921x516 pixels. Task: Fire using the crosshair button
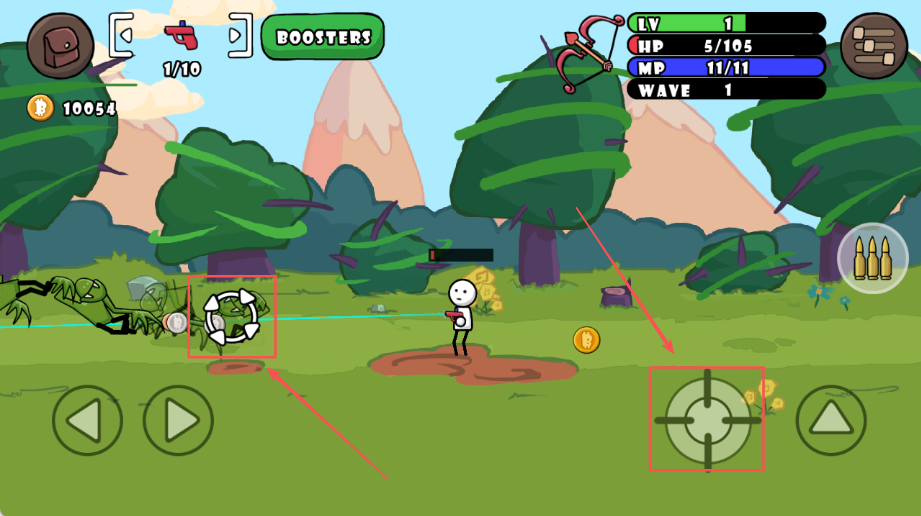pyautogui.click(x=707, y=420)
